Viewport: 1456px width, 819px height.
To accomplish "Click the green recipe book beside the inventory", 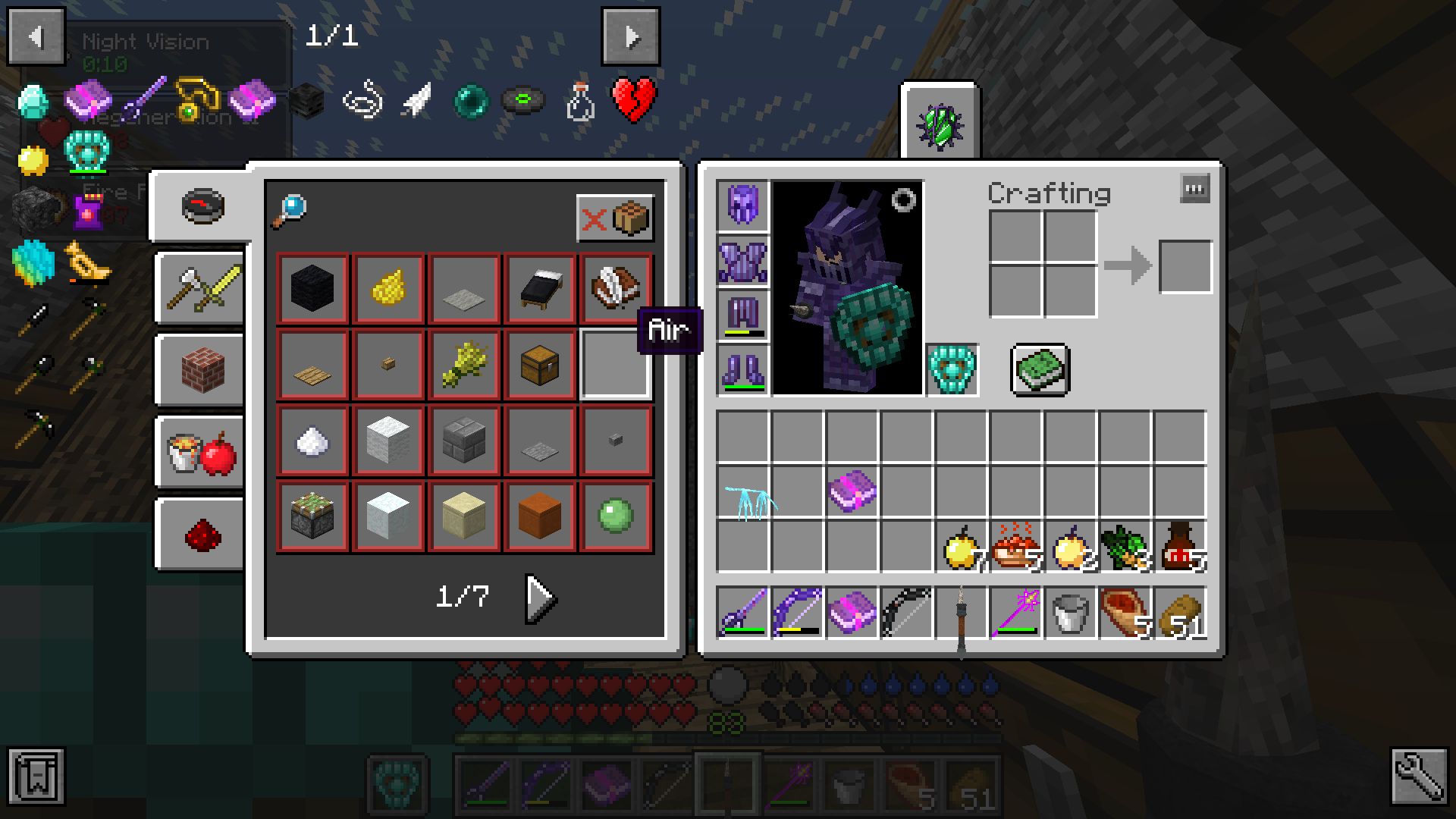I will pyautogui.click(x=1040, y=371).
